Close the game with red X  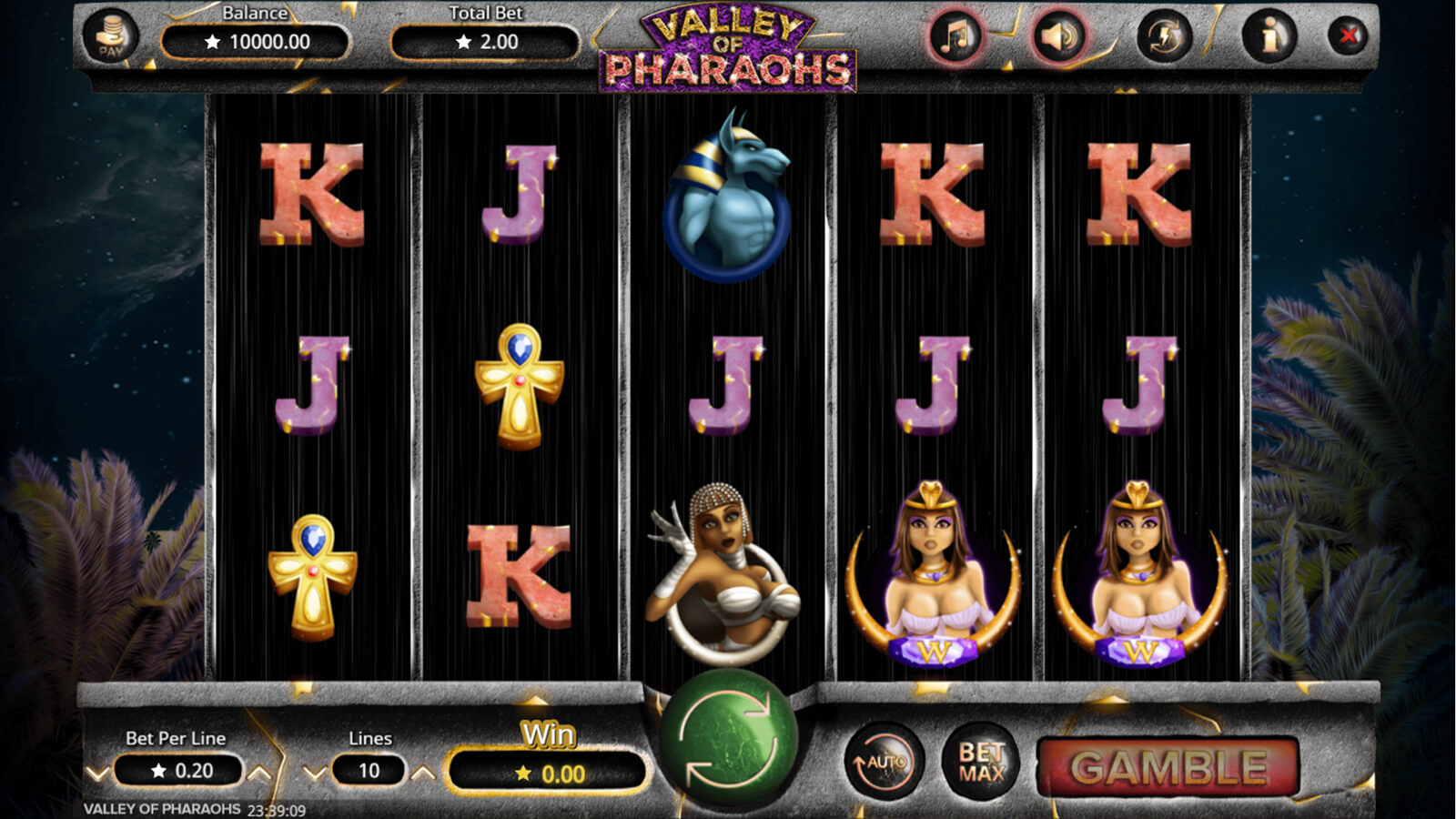click(1348, 36)
